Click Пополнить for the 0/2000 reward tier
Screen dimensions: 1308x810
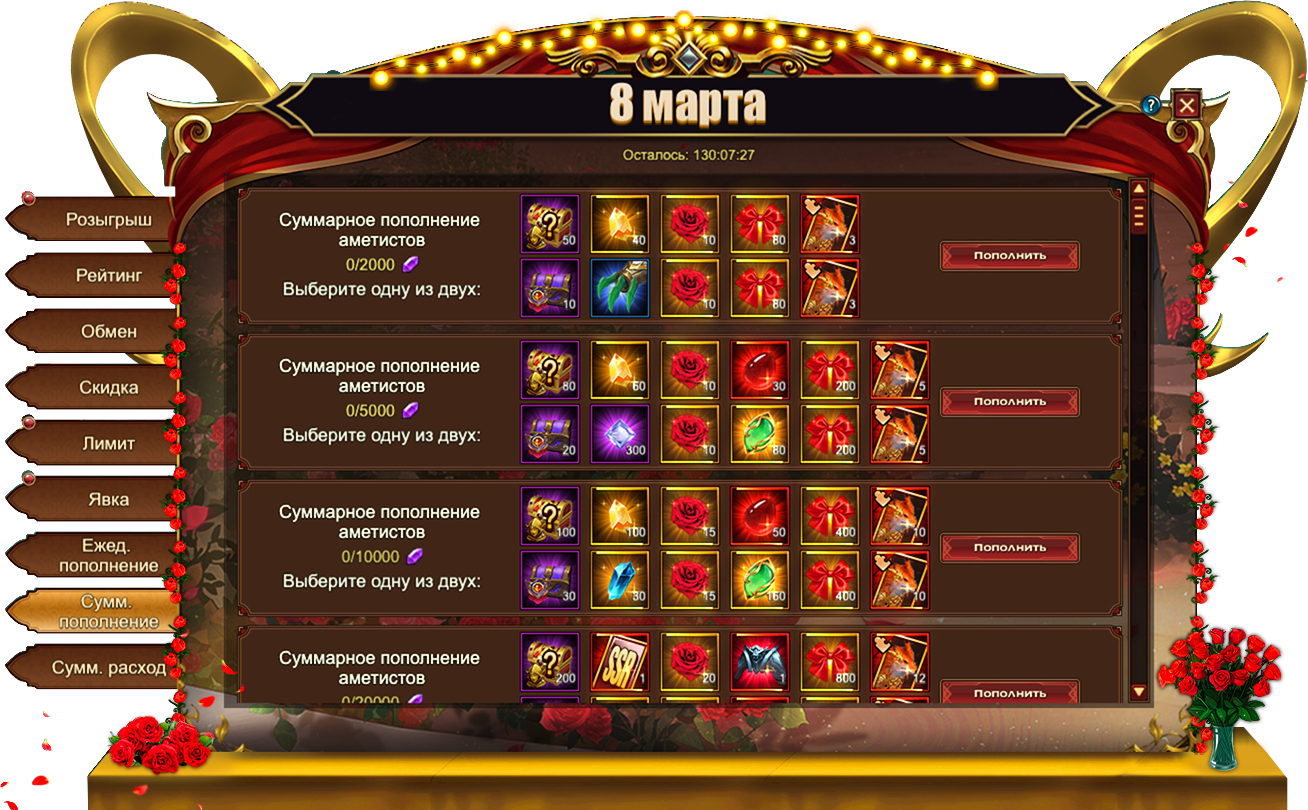[x=1009, y=256]
